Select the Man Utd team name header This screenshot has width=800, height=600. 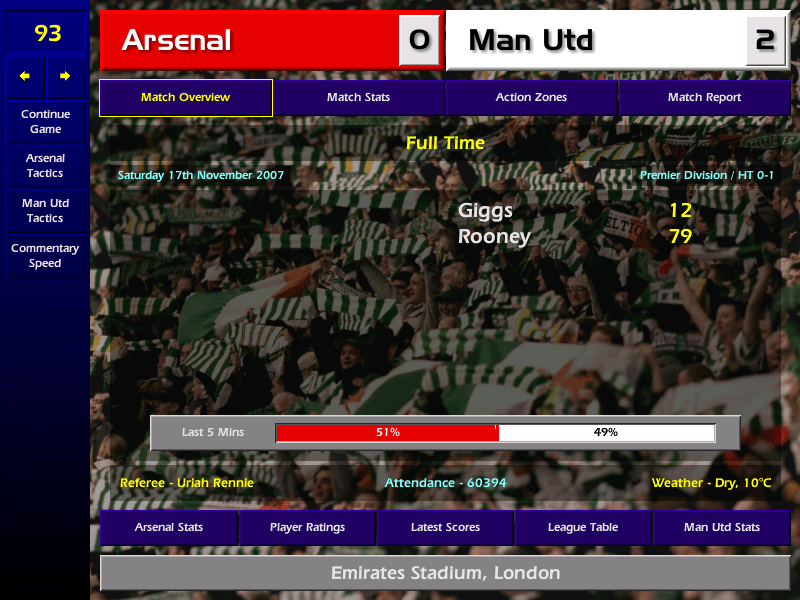pyautogui.click(x=595, y=41)
